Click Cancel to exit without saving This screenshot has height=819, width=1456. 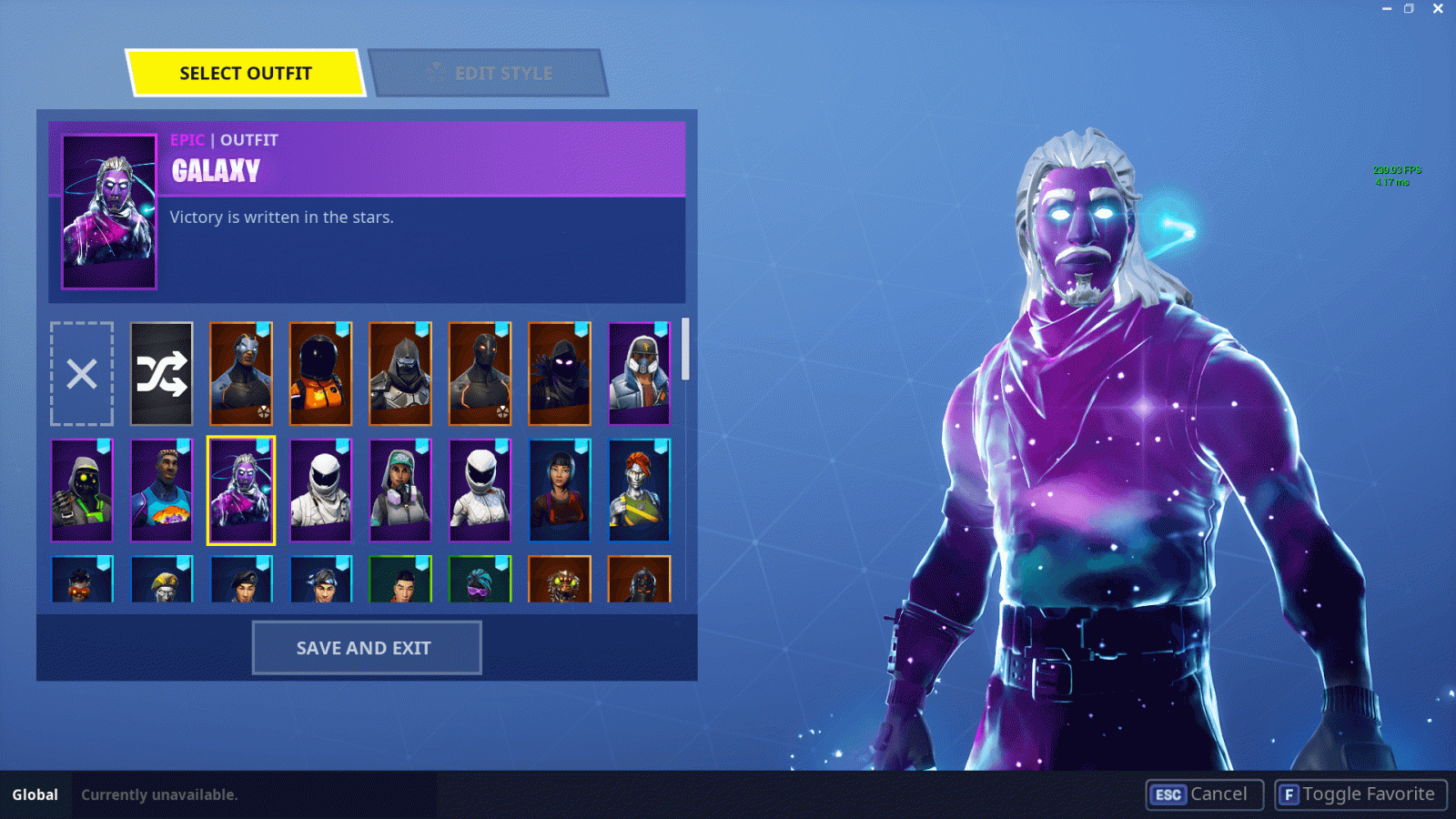(x=1203, y=794)
